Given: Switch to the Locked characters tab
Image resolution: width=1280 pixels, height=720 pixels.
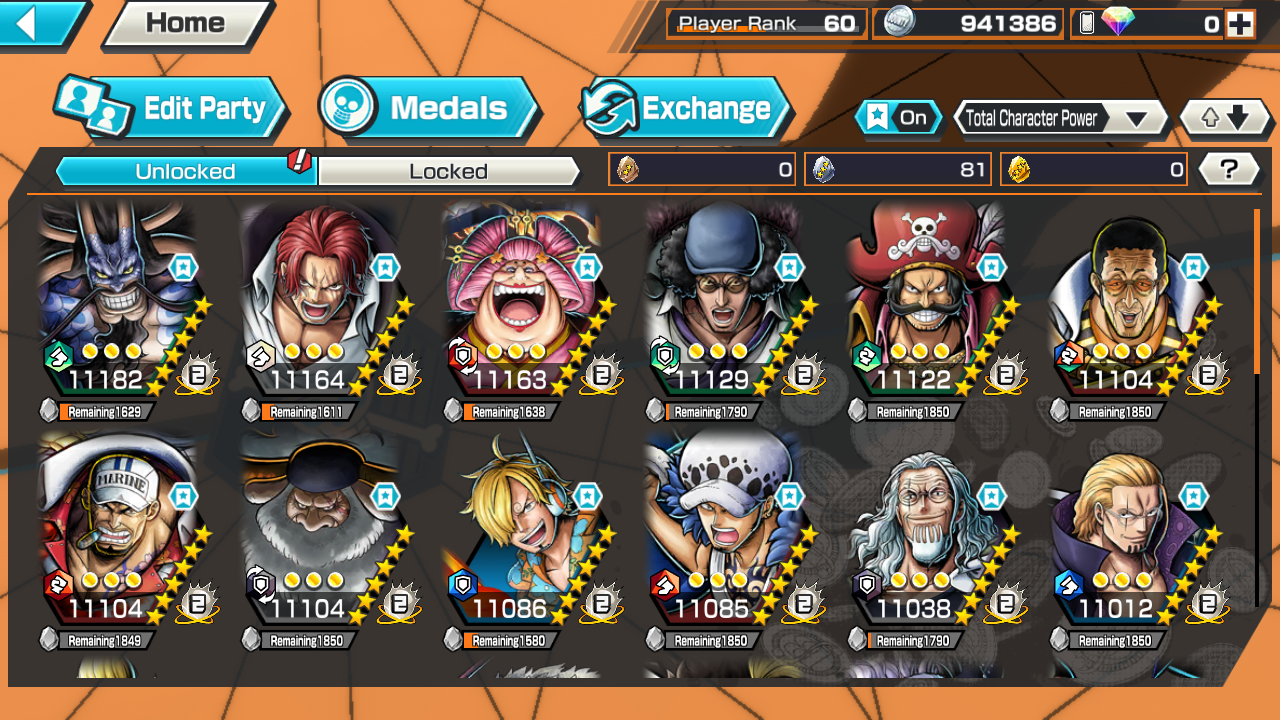Looking at the screenshot, I should [x=448, y=172].
